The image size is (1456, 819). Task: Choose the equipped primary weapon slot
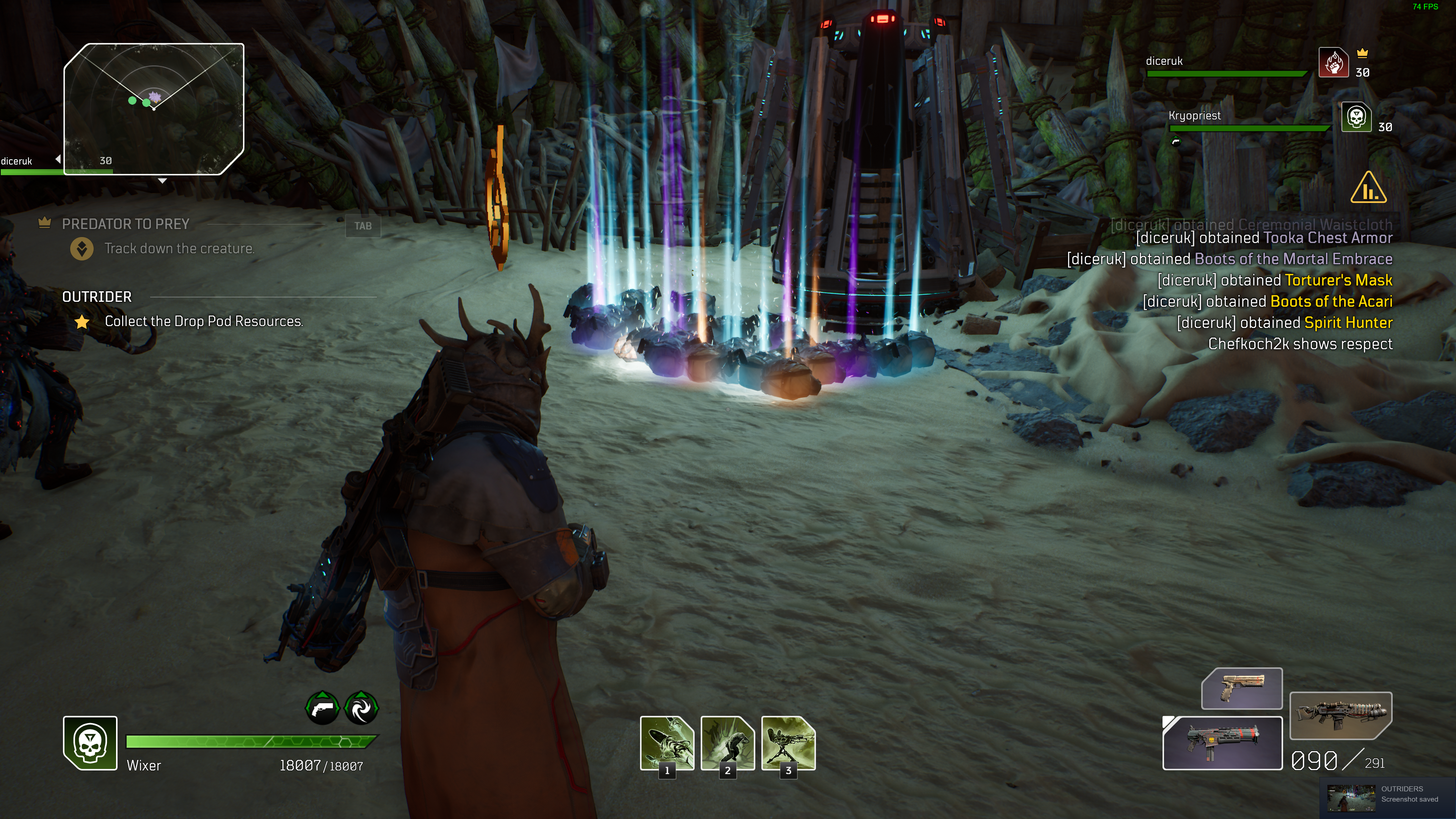[x=1222, y=743]
